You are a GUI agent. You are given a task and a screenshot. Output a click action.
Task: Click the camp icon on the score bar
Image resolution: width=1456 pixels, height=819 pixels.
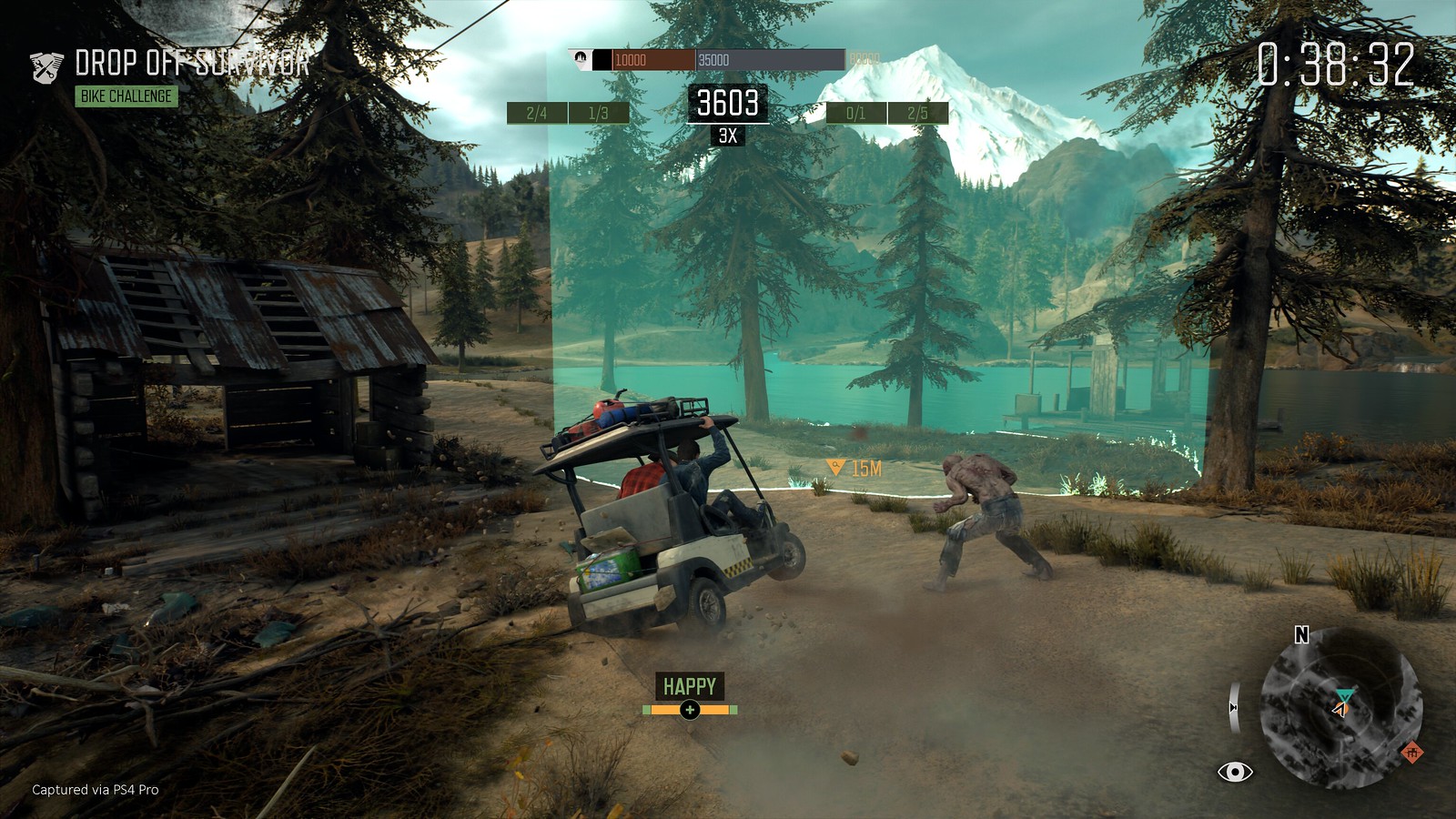pyautogui.click(x=580, y=58)
